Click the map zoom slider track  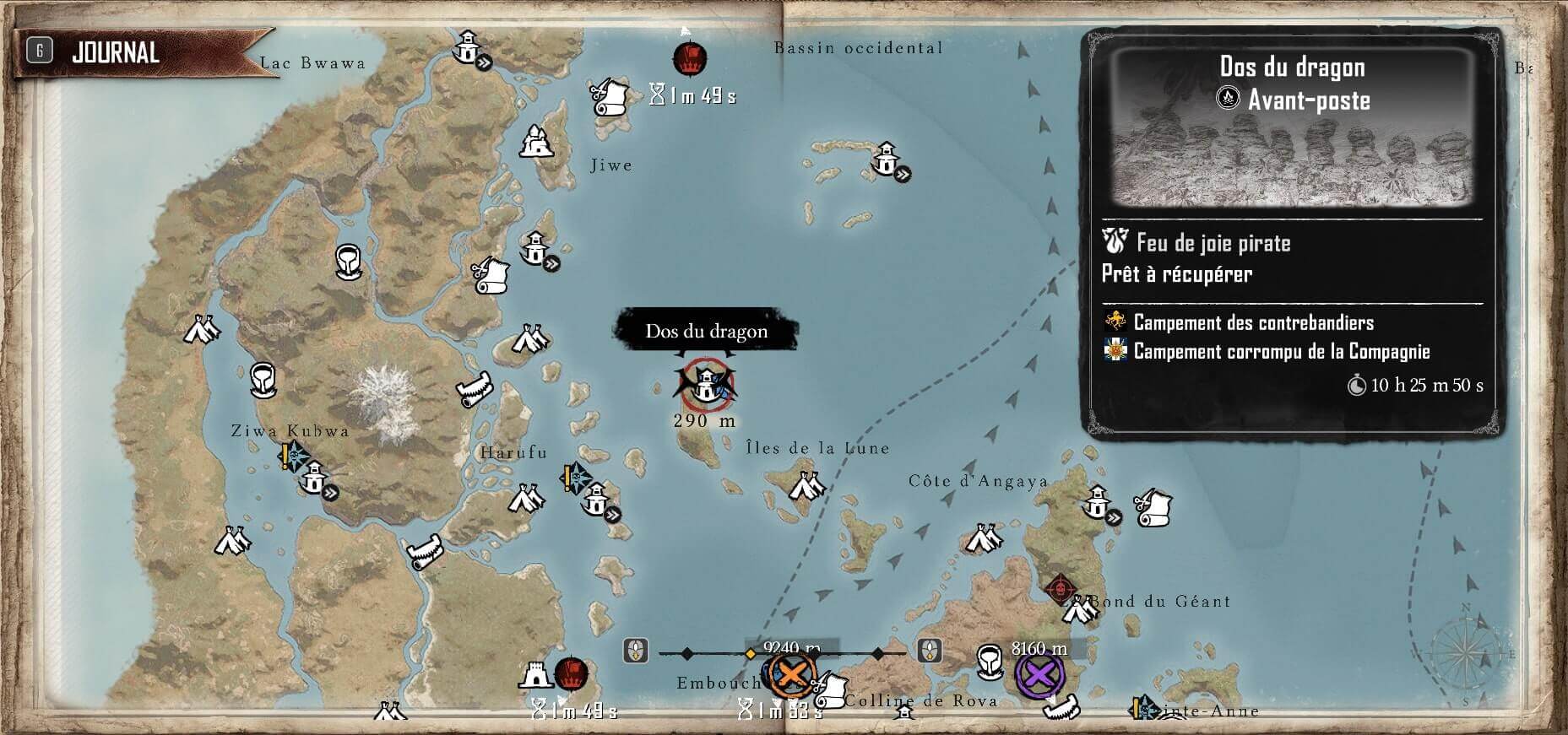pos(781,653)
